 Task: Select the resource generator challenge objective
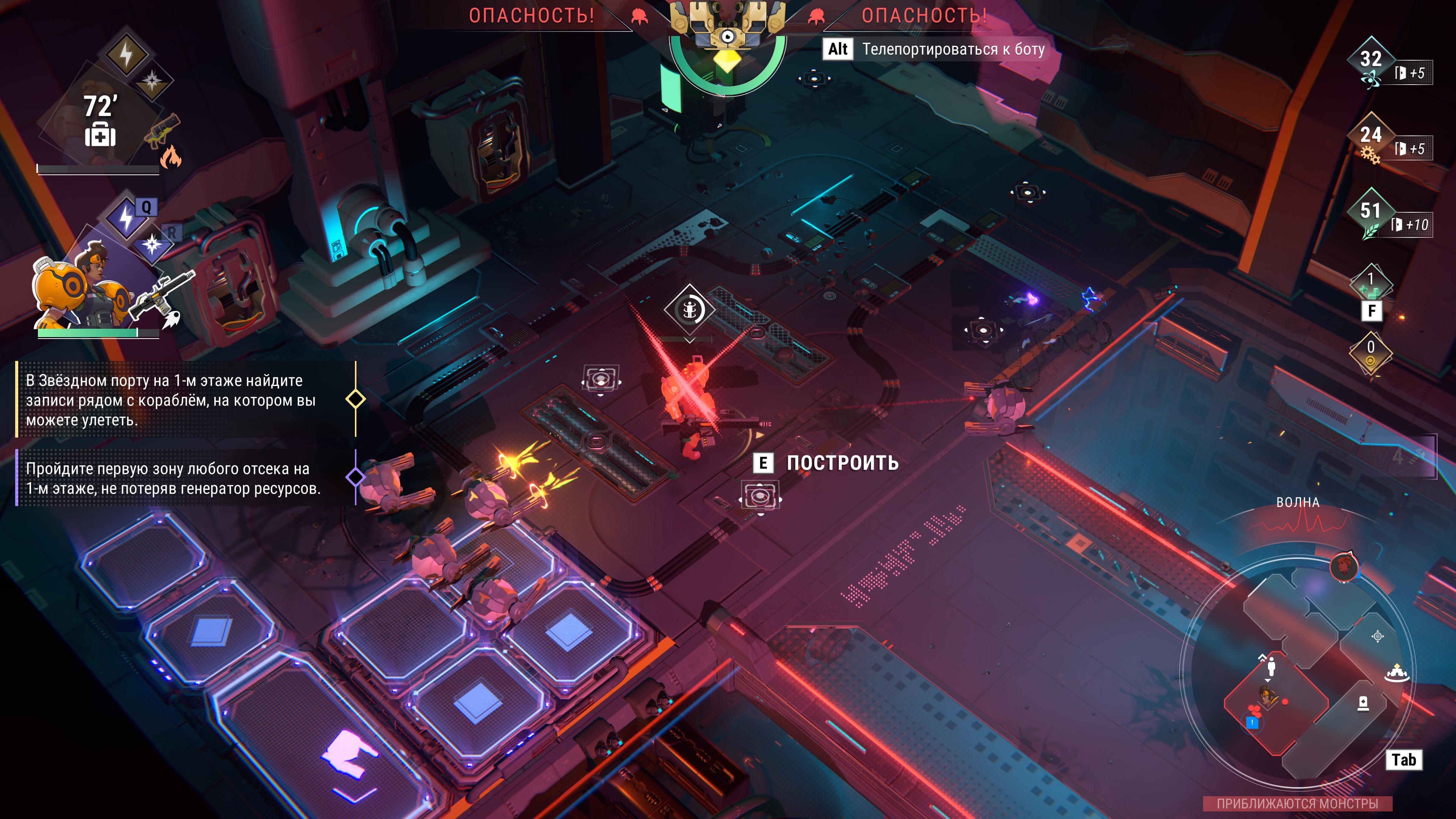click(x=173, y=478)
